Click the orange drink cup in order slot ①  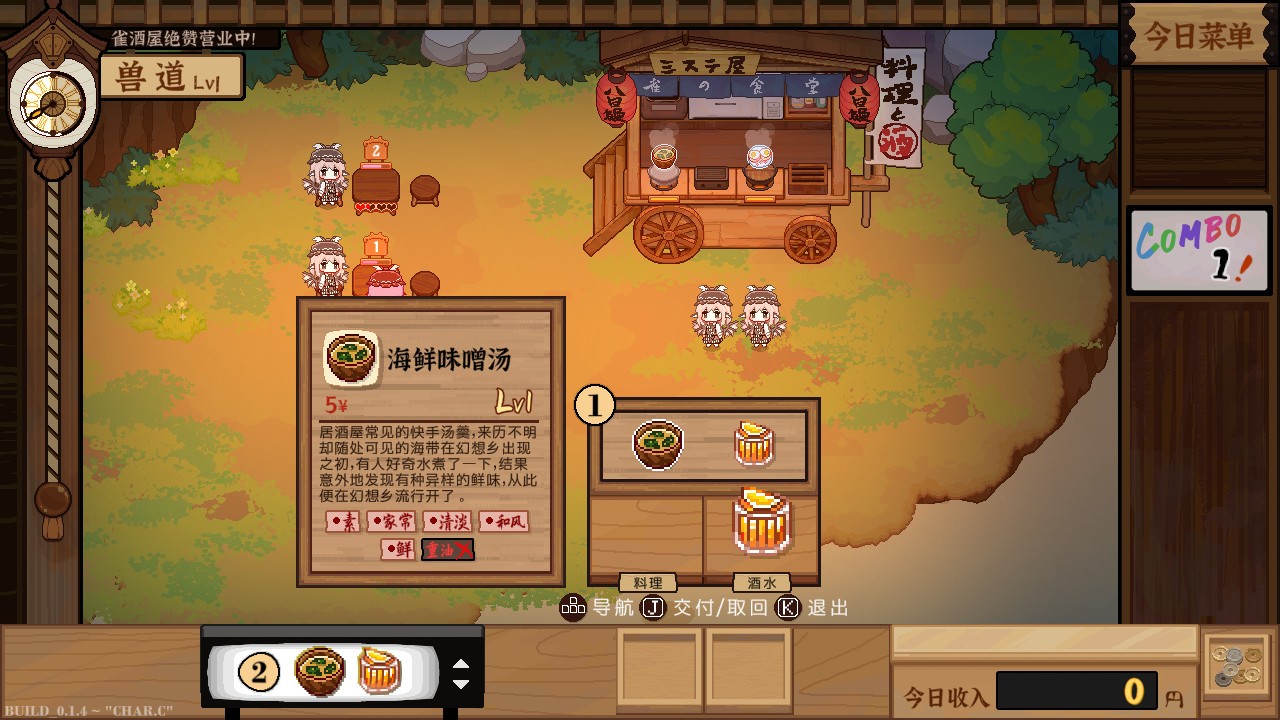tap(753, 445)
